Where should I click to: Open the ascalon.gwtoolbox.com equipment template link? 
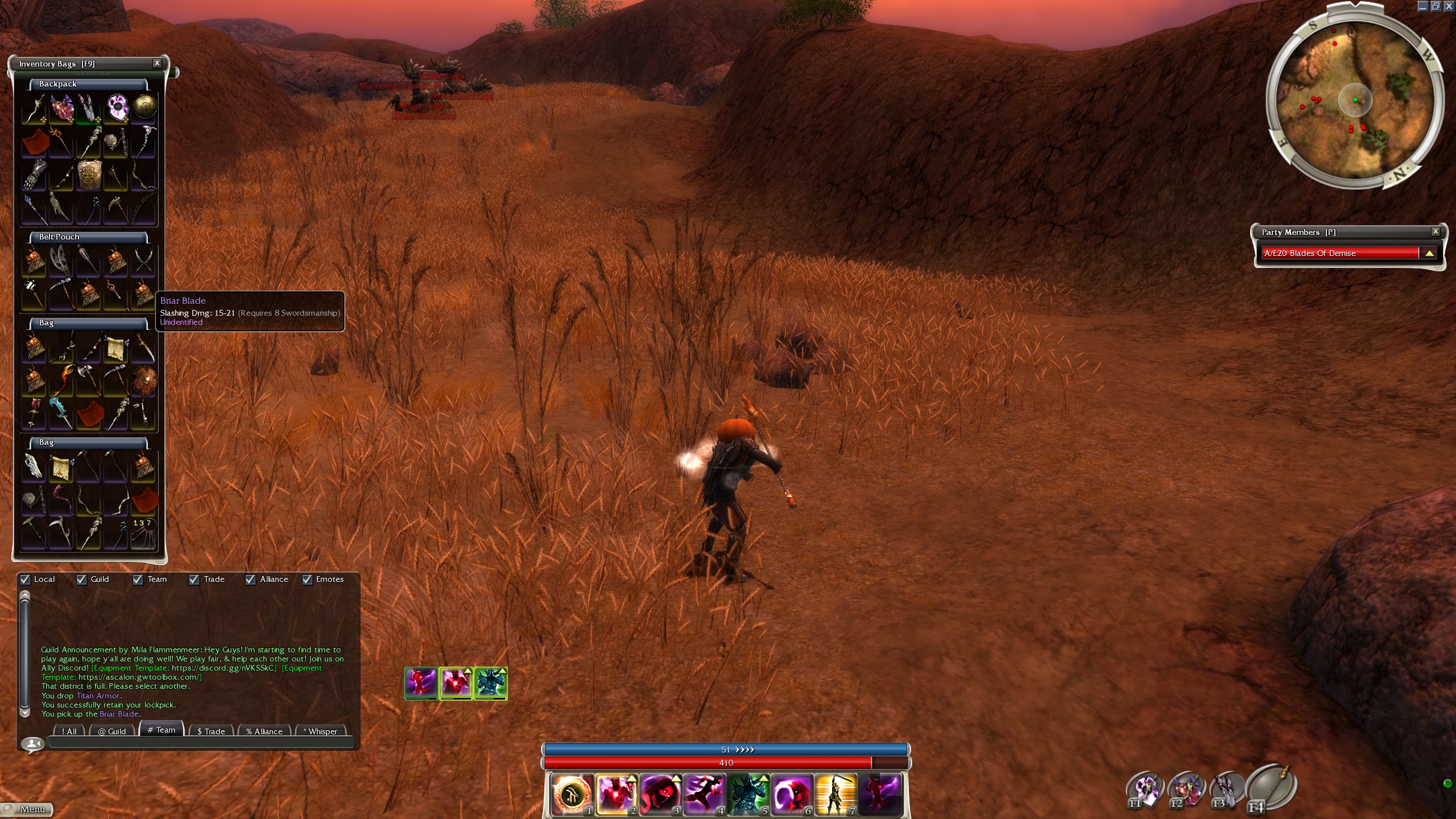coord(139,677)
